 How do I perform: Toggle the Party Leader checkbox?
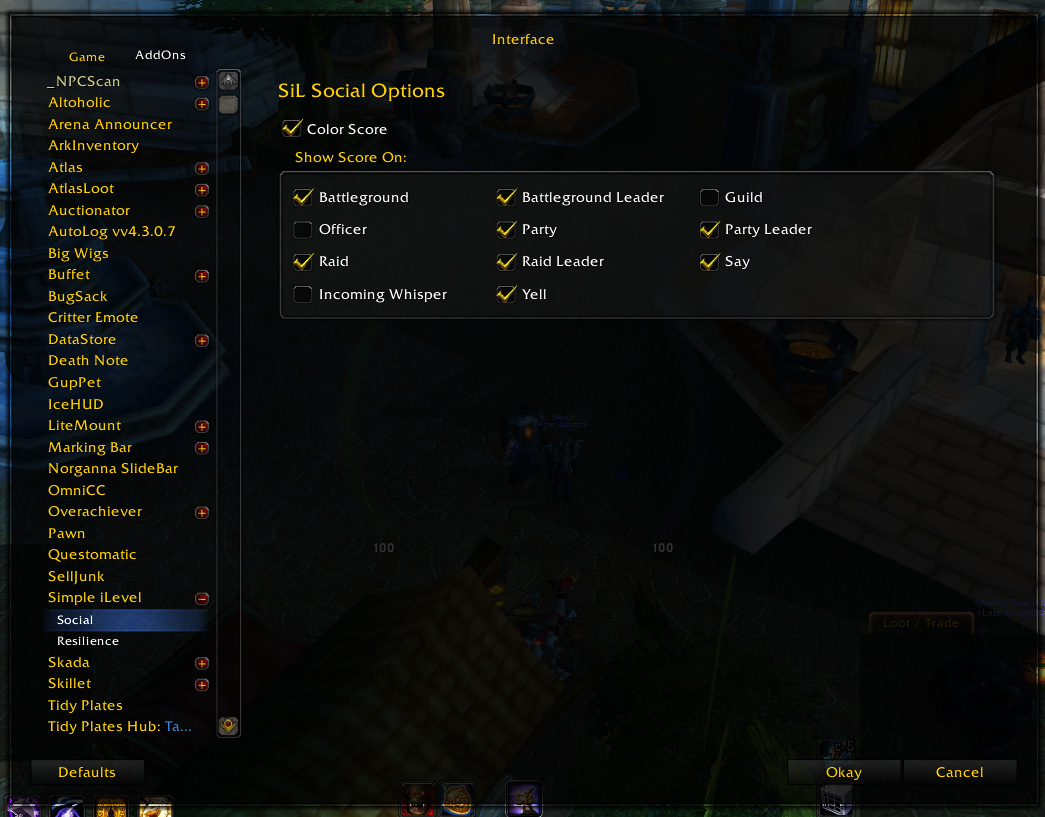point(709,230)
